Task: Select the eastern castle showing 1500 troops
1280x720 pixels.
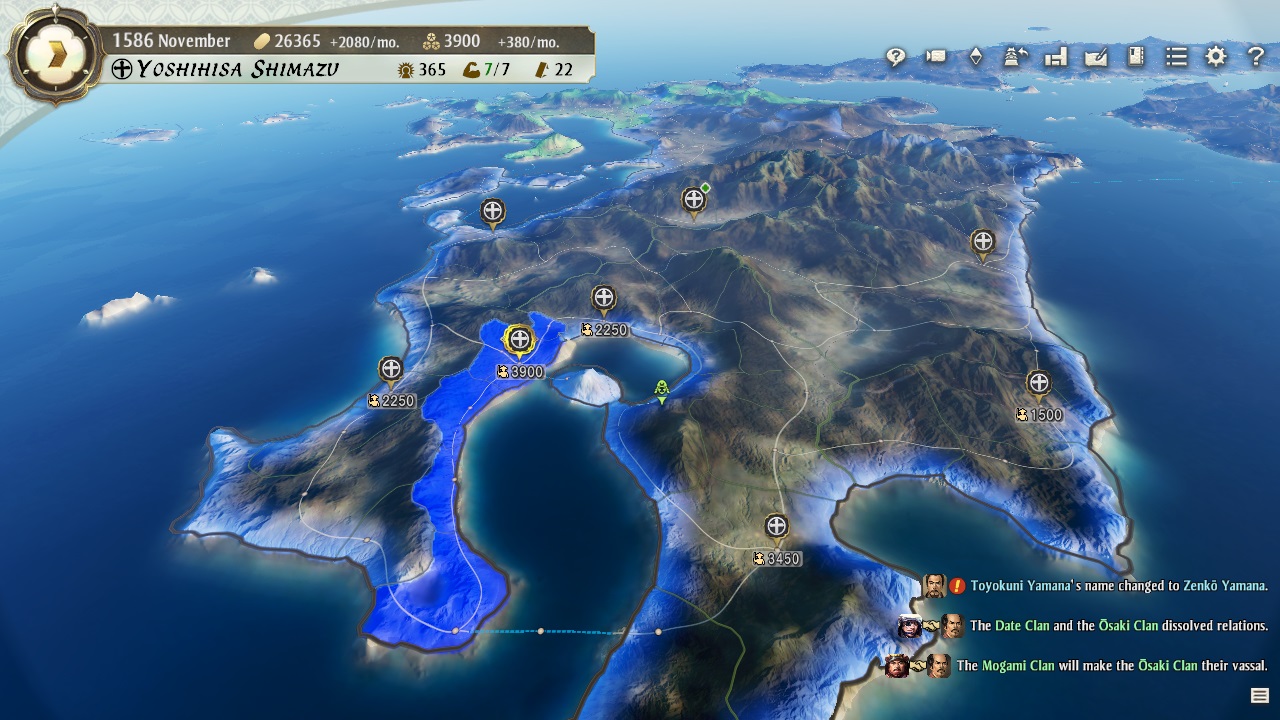Action: (1040, 383)
